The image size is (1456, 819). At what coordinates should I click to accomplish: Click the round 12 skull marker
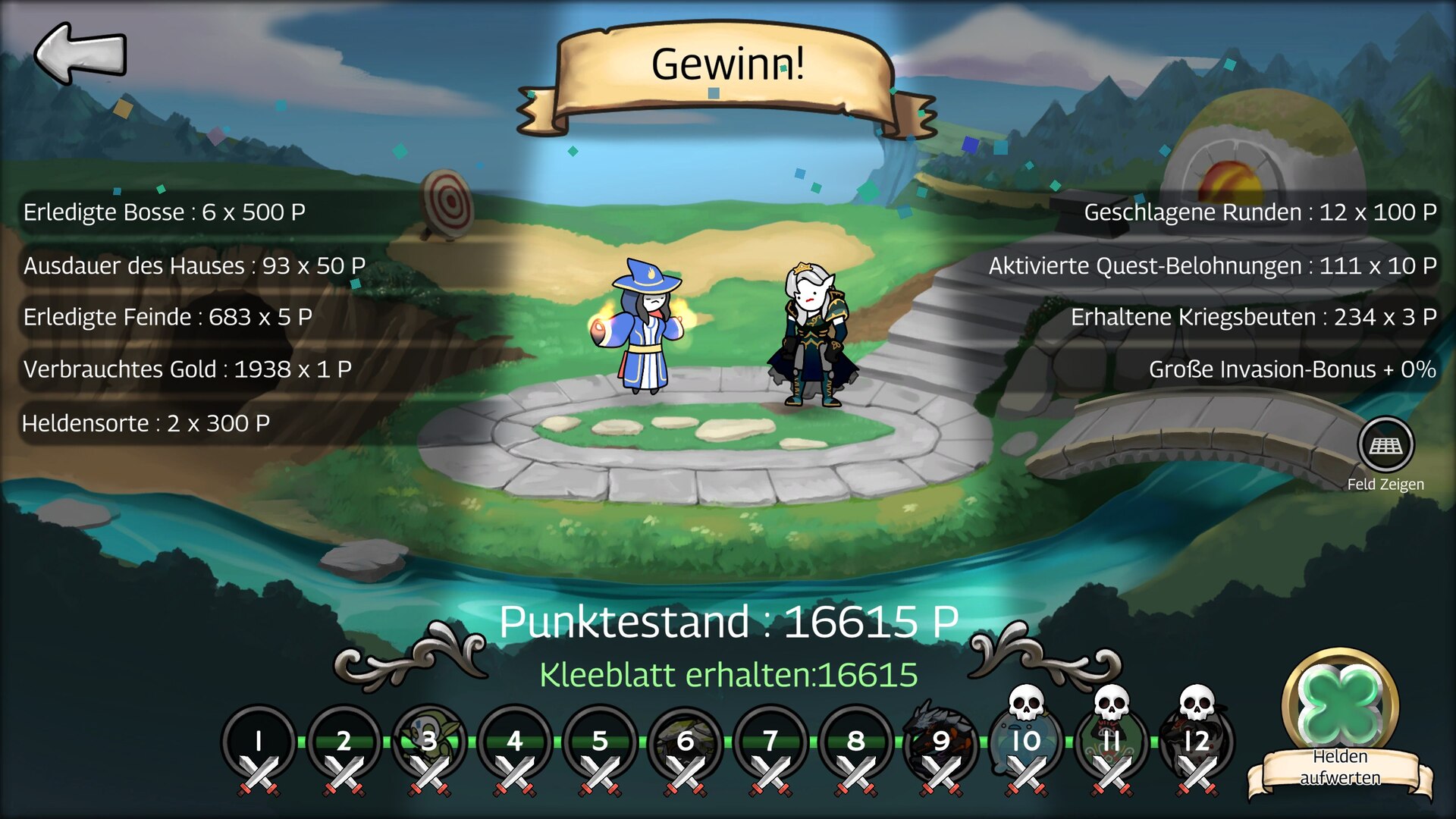tap(1197, 742)
